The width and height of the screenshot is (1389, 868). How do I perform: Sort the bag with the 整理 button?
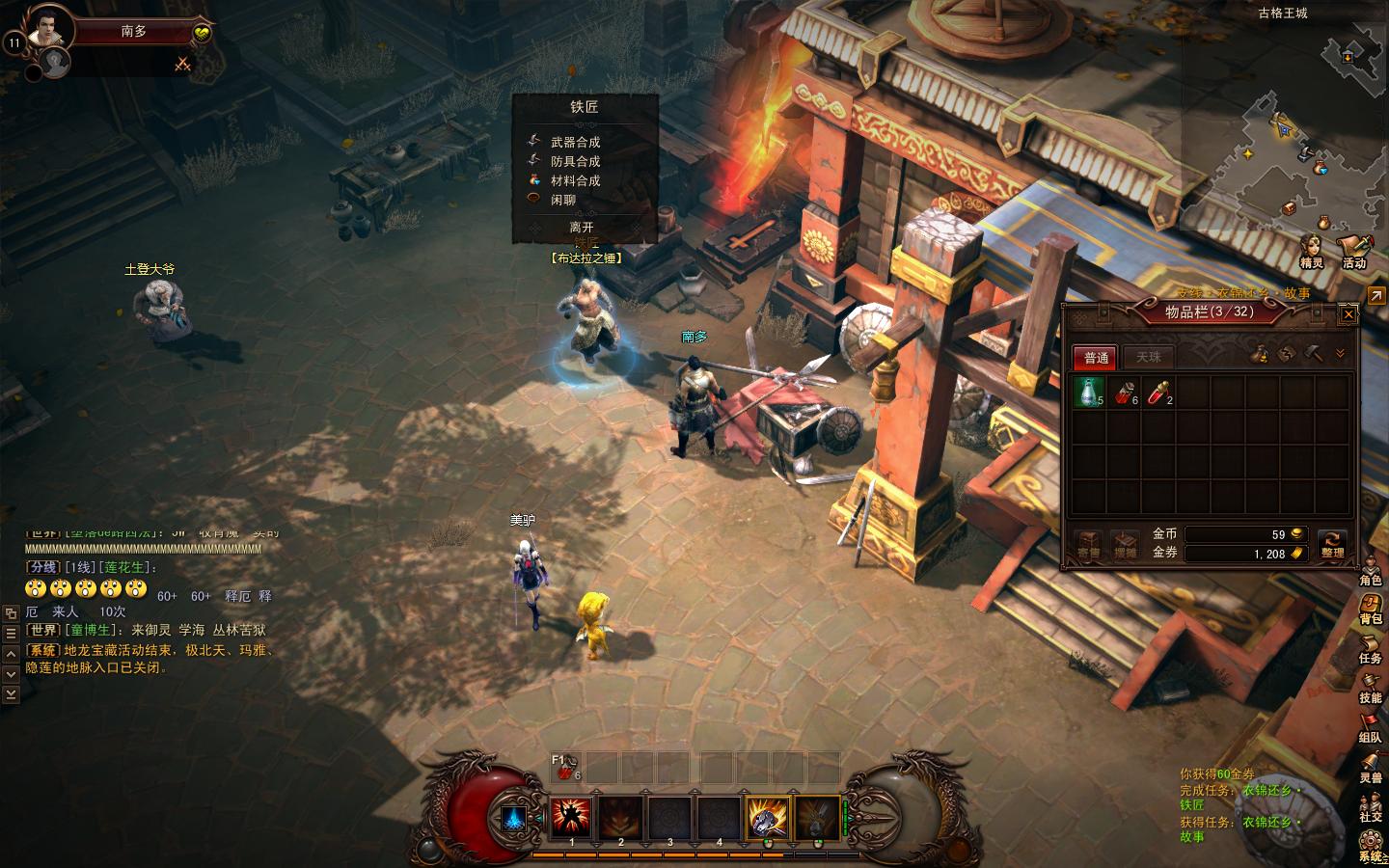tap(1332, 544)
